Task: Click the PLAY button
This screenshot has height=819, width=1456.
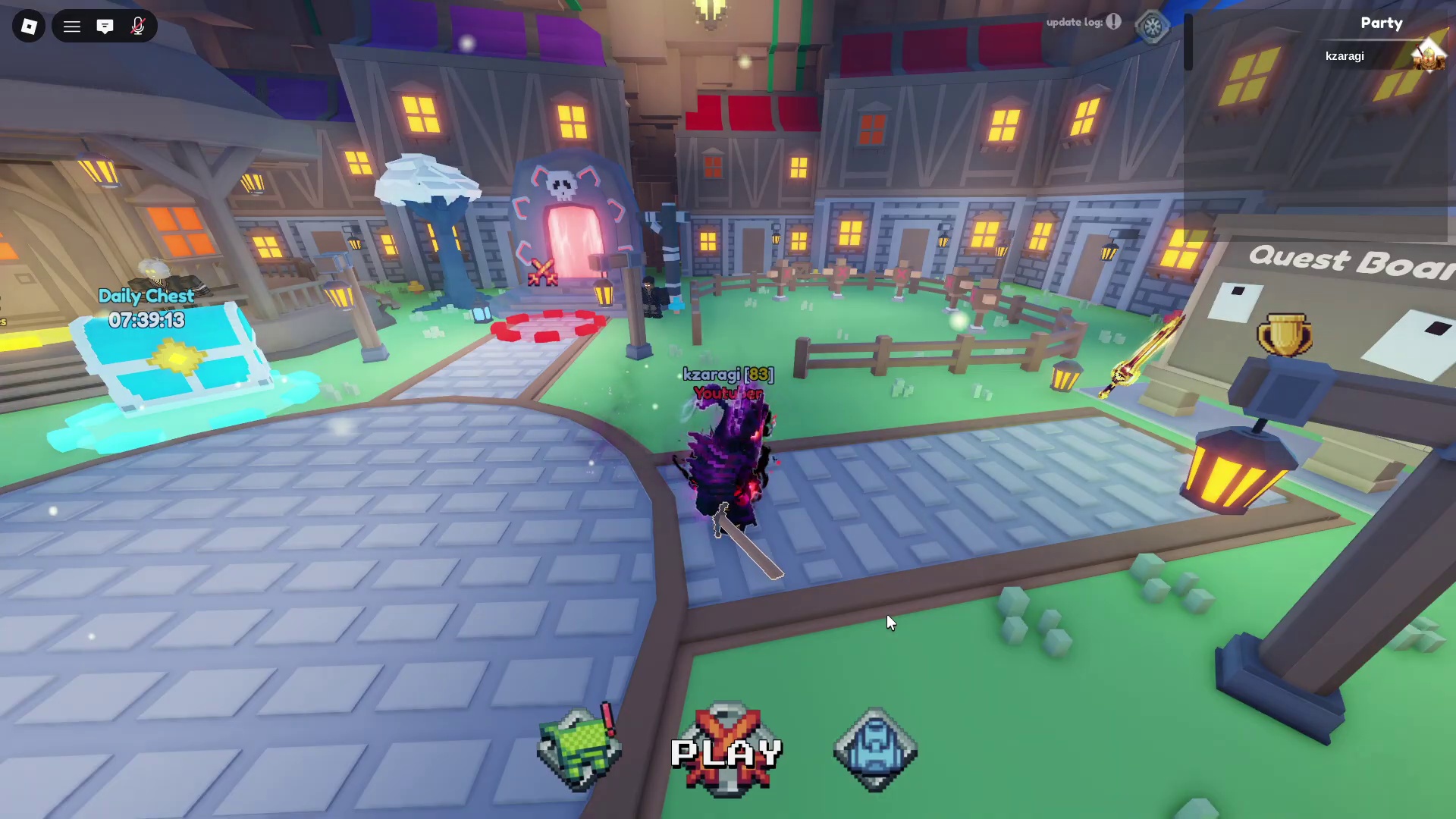Action: [726, 752]
